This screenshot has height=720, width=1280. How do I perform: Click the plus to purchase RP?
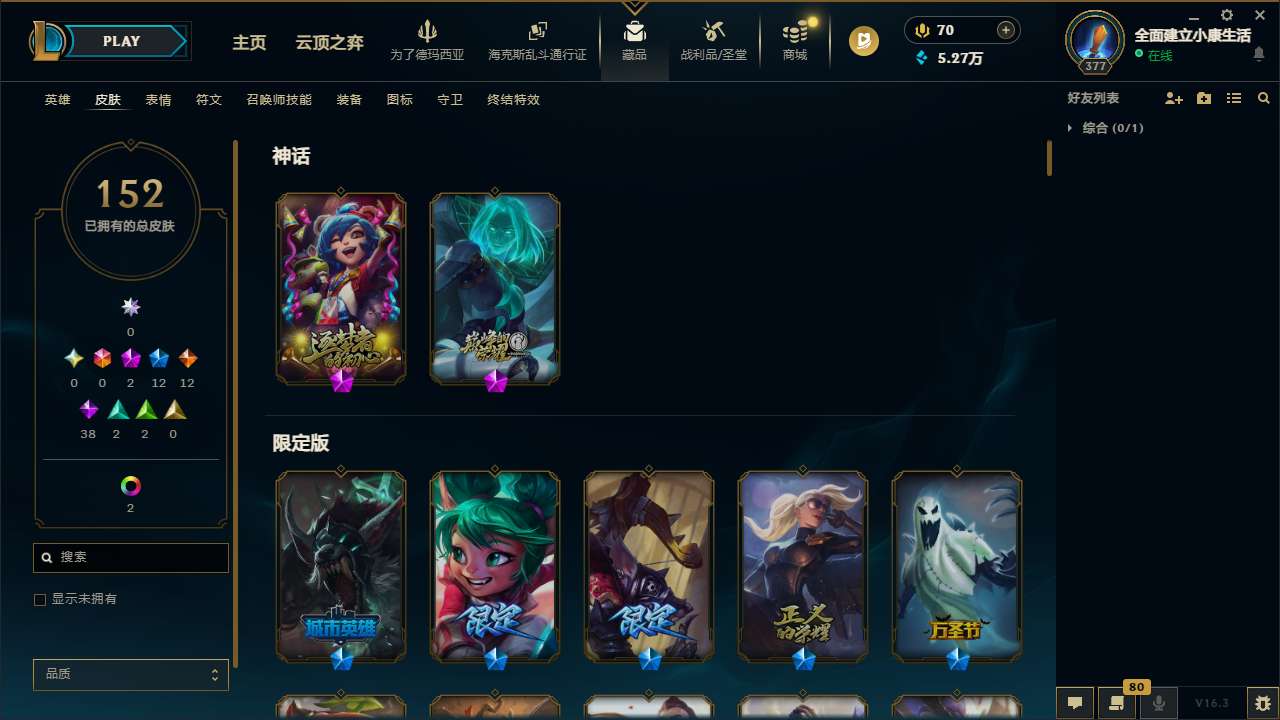(x=1006, y=30)
